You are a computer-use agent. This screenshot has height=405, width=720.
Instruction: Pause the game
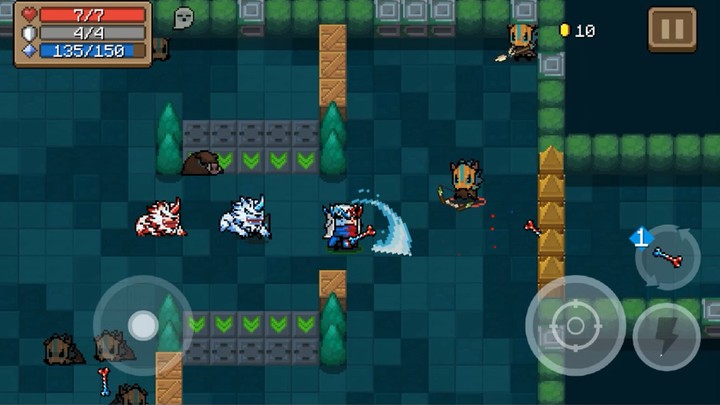coord(671,30)
